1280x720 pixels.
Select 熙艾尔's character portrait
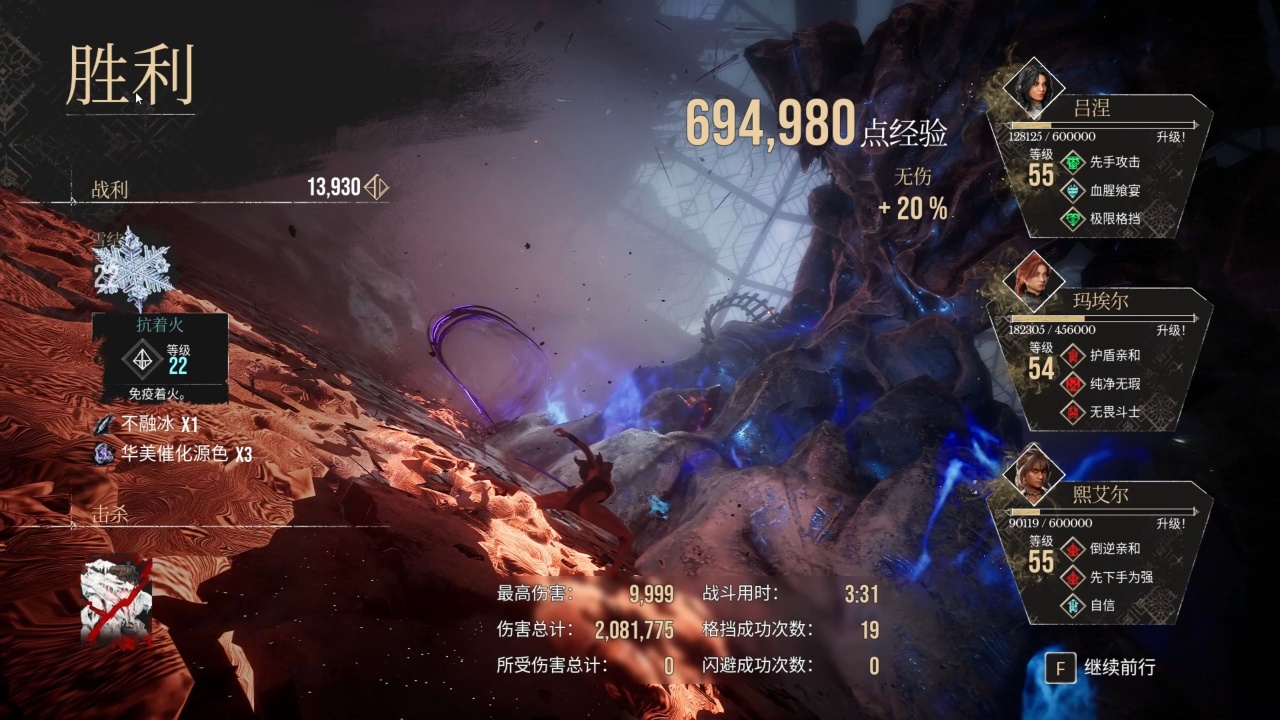tap(1033, 473)
